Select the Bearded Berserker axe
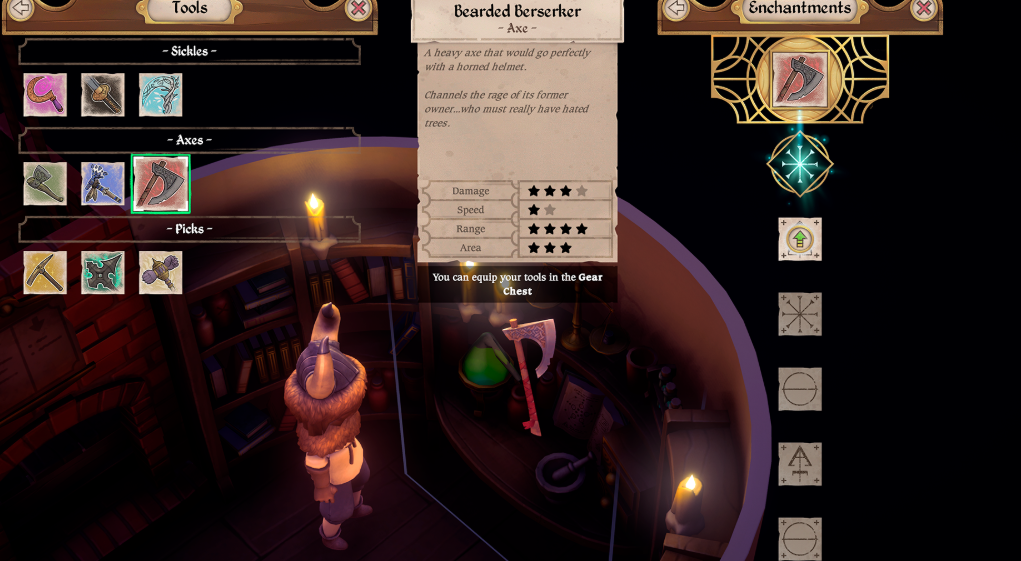This screenshot has height=561, width=1021. (x=160, y=184)
